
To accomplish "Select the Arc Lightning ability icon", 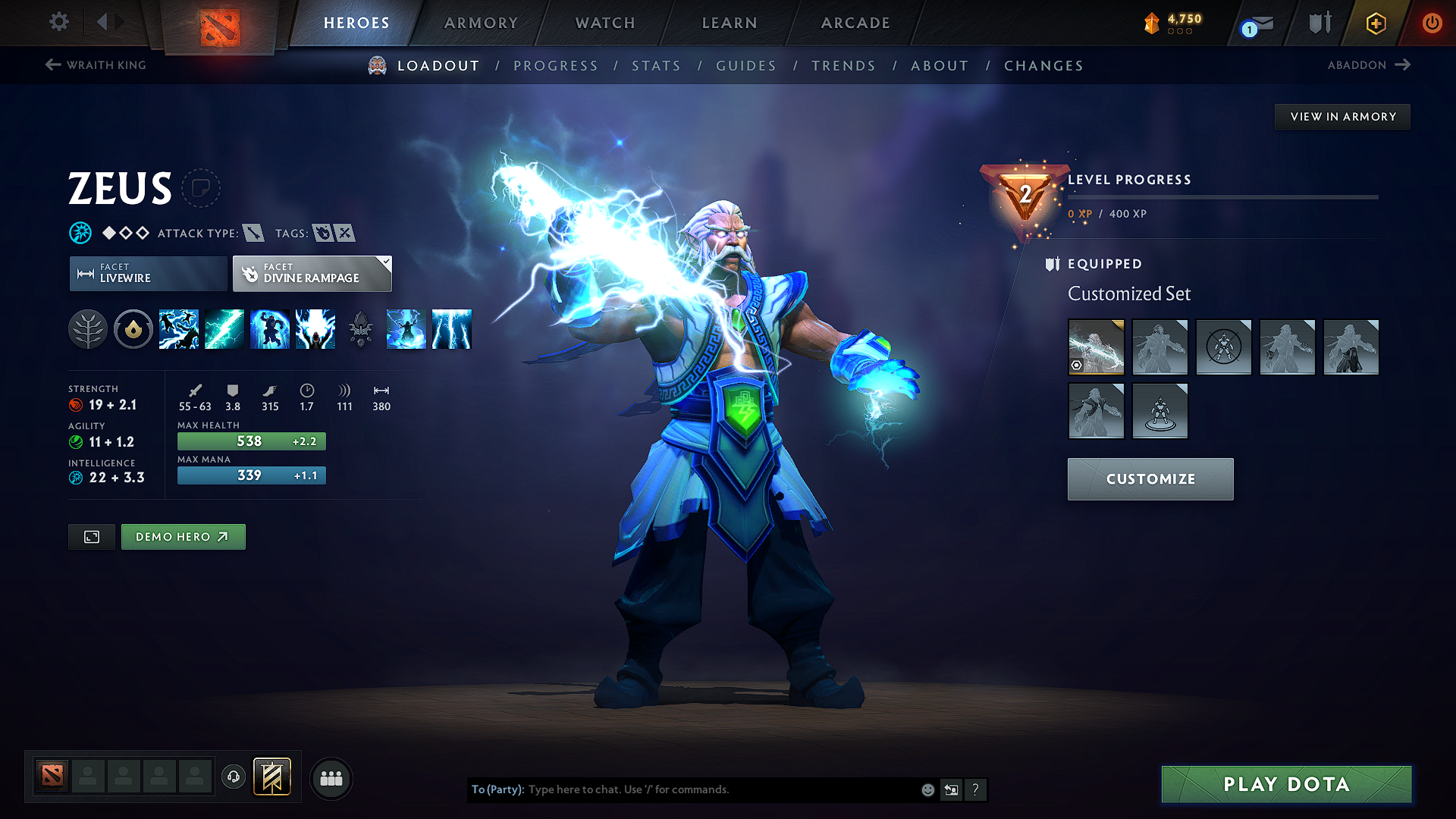I will tap(178, 328).
